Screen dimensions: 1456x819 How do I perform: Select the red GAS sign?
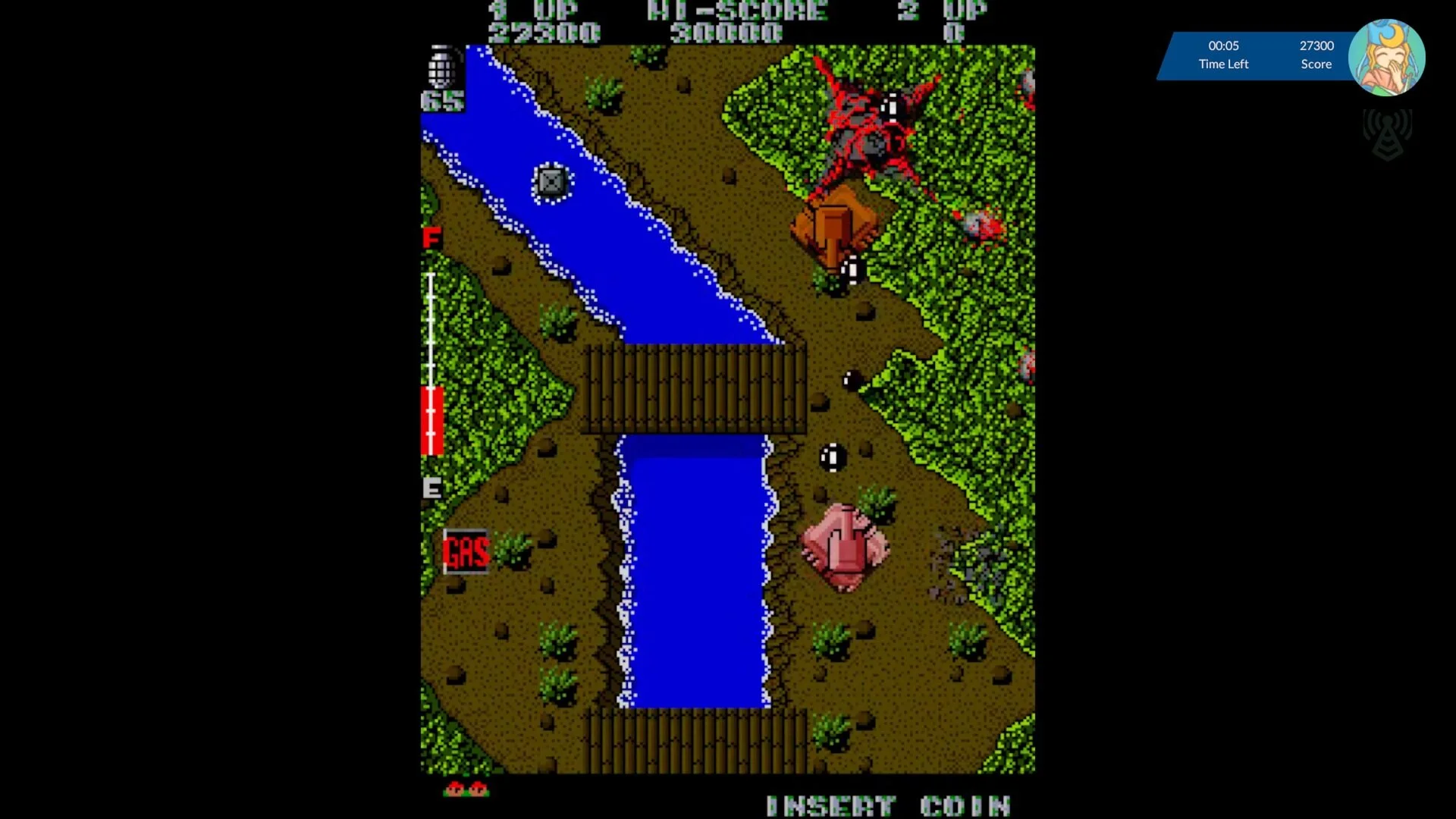click(x=465, y=551)
